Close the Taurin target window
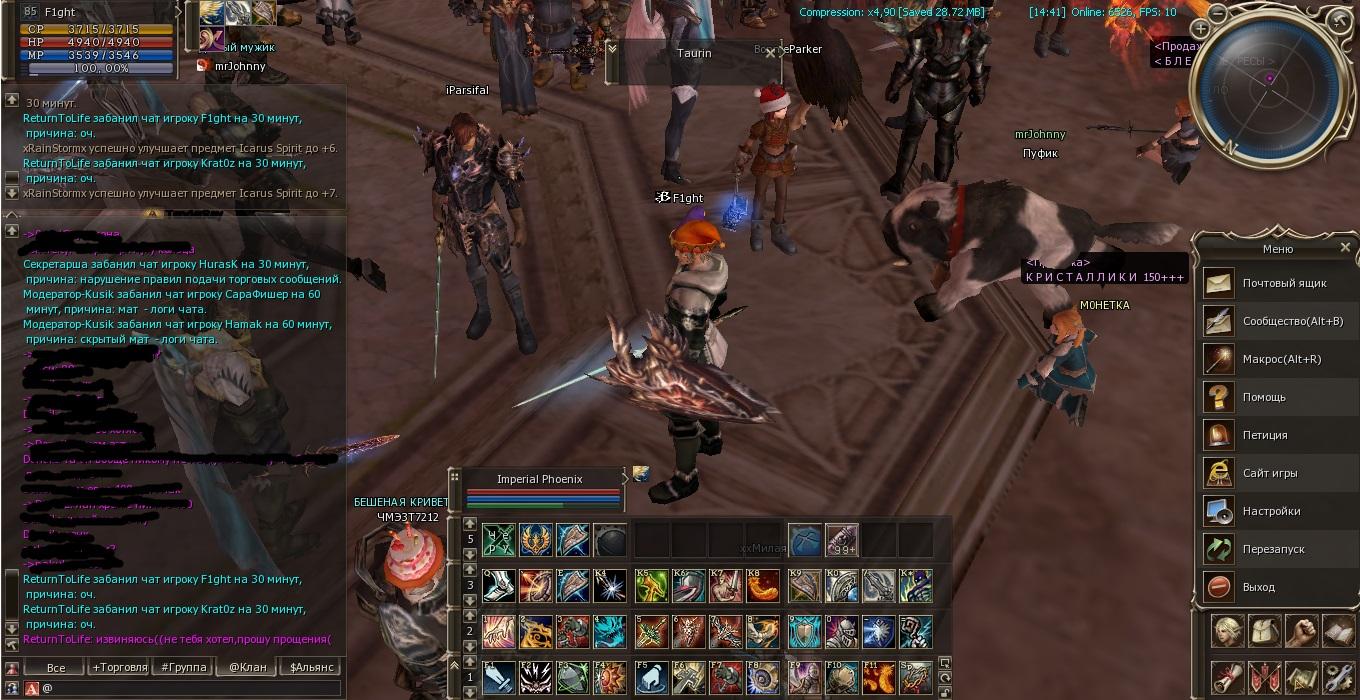The height and width of the screenshot is (700, 1360). [x=770, y=53]
